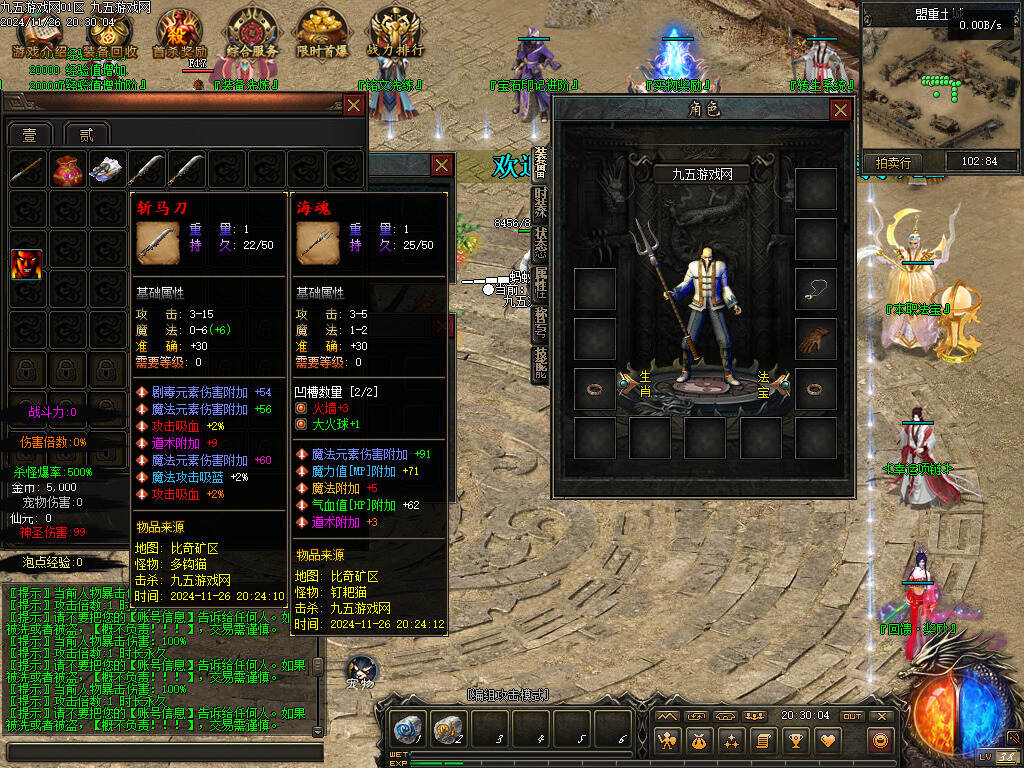Use the blue scroll in hotbar slot 1
The height and width of the screenshot is (768, 1024).
tap(409, 729)
